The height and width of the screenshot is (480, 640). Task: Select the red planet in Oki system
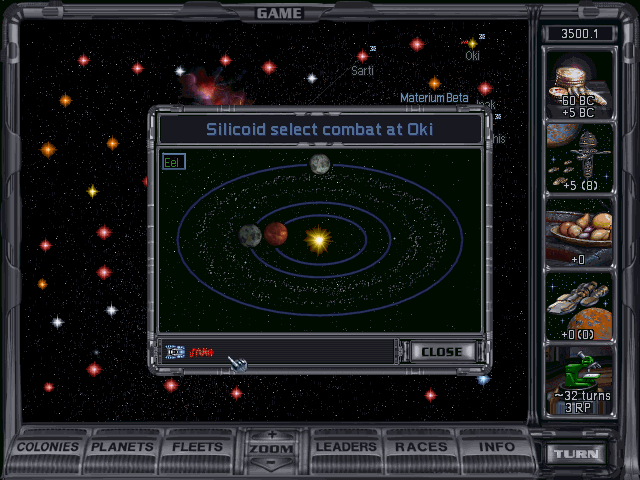tap(276, 234)
